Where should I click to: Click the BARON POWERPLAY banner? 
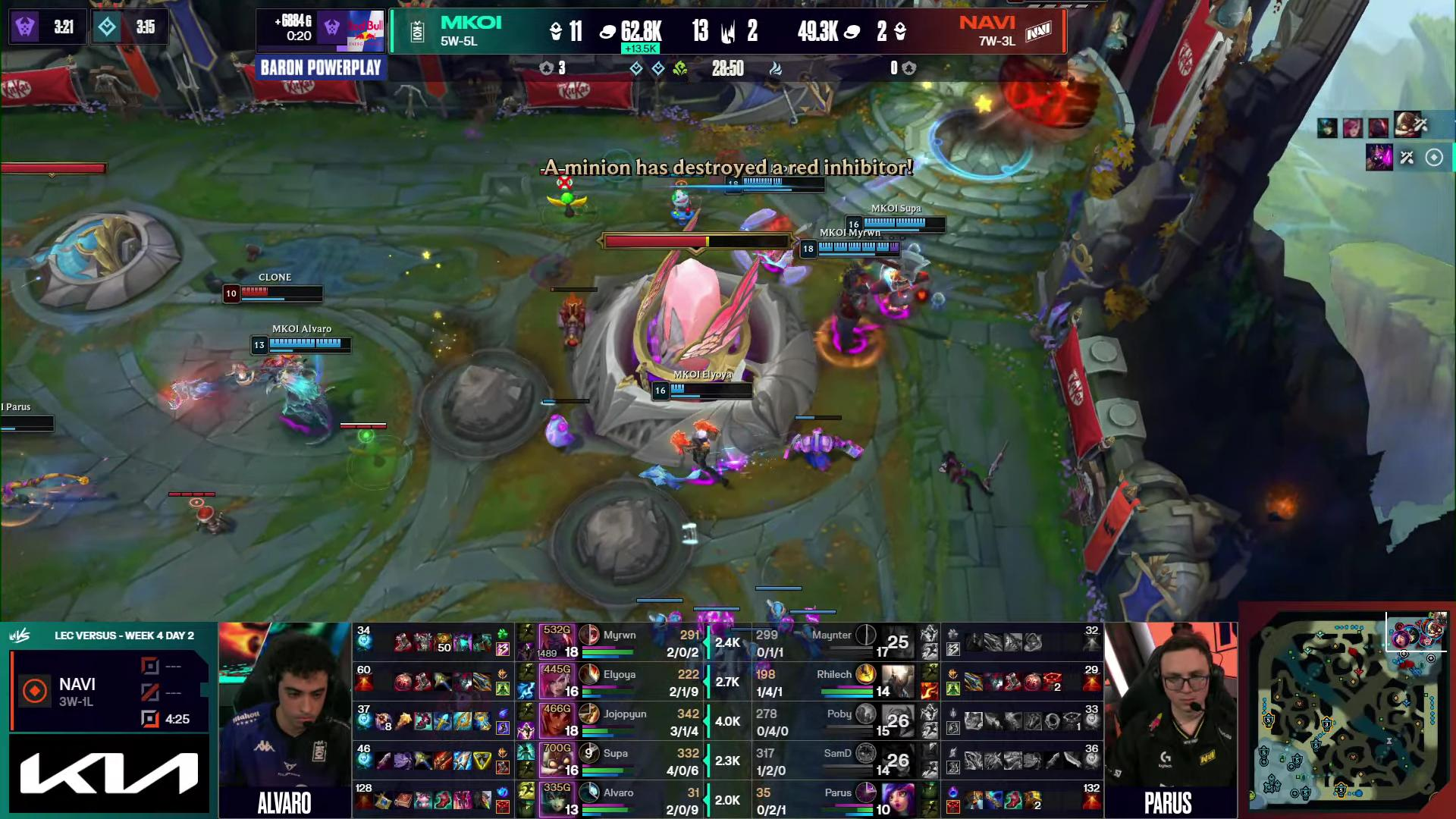click(321, 67)
